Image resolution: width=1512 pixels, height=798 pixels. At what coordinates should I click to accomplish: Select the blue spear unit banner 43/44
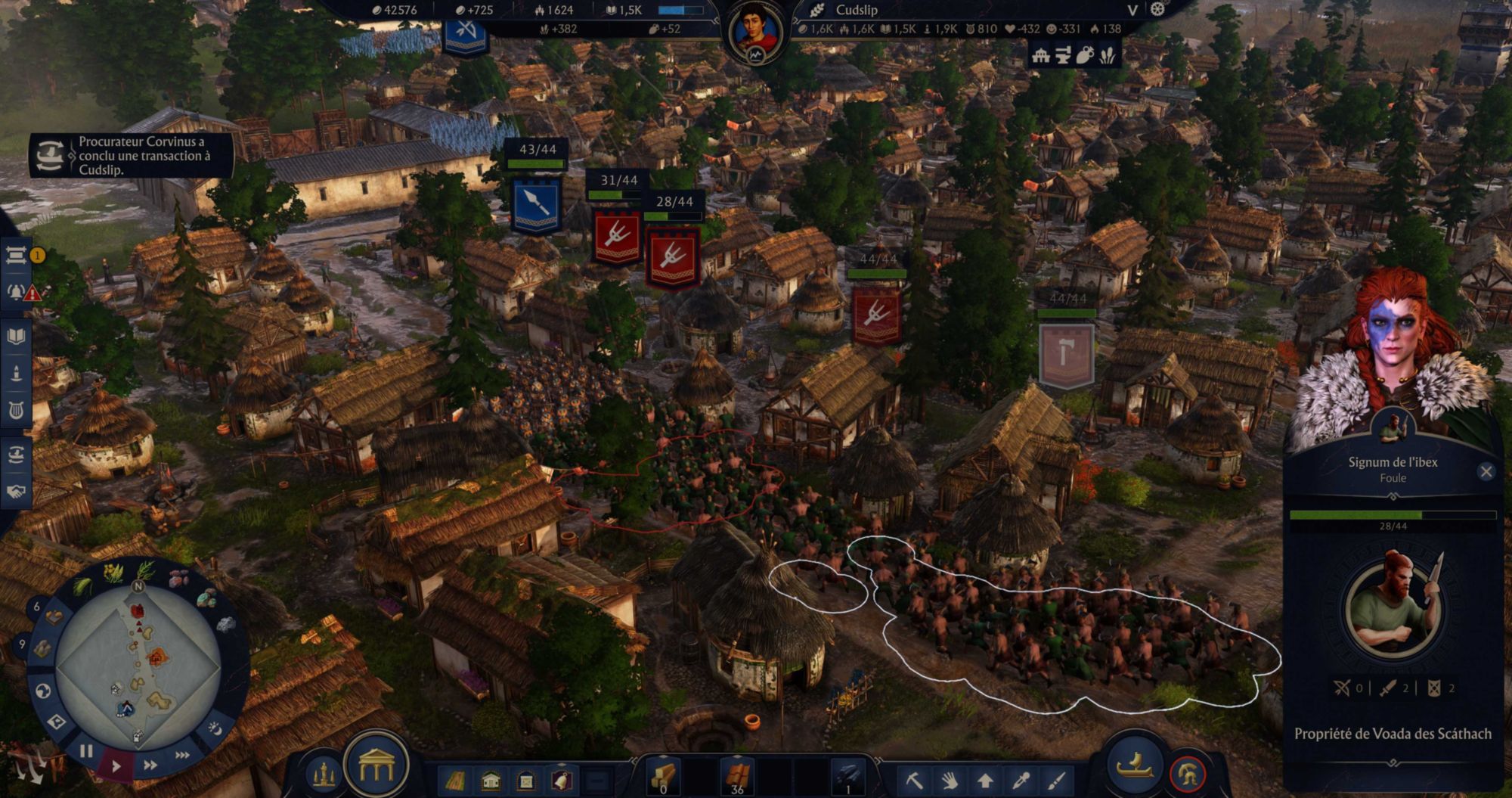click(536, 204)
